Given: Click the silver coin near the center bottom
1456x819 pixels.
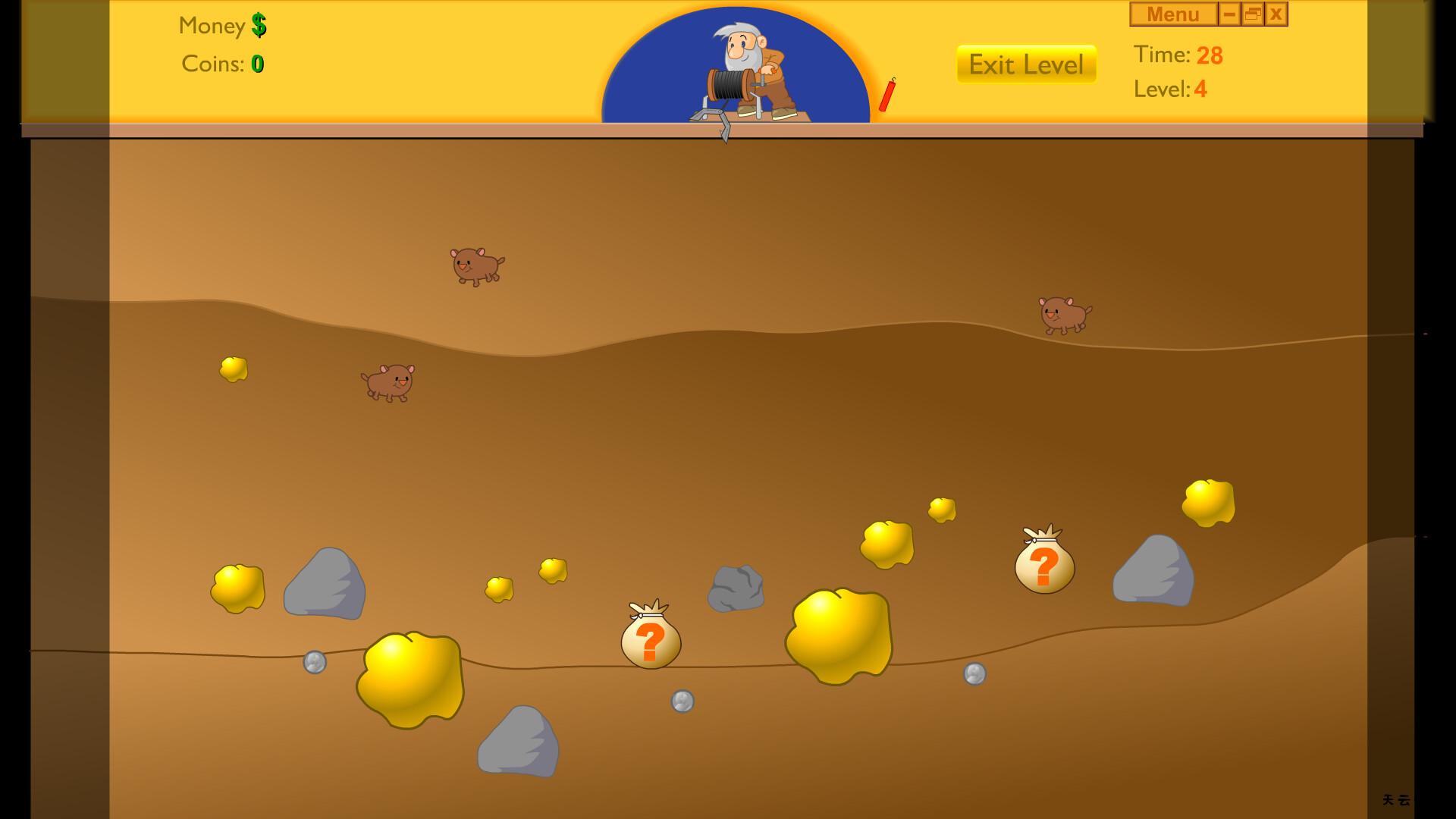Looking at the screenshot, I should pos(681,701).
